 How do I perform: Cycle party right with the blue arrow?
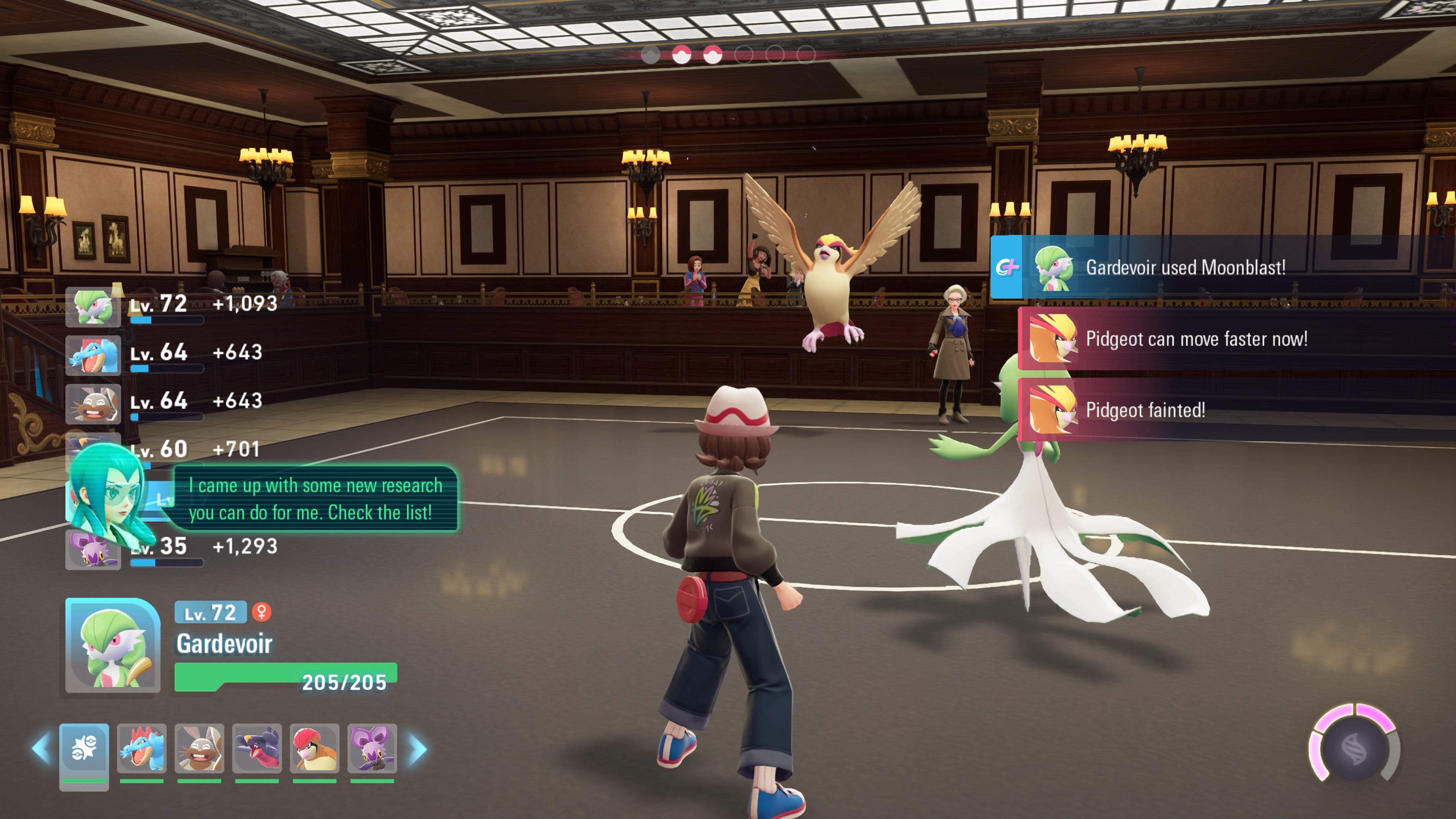coord(418,749)
